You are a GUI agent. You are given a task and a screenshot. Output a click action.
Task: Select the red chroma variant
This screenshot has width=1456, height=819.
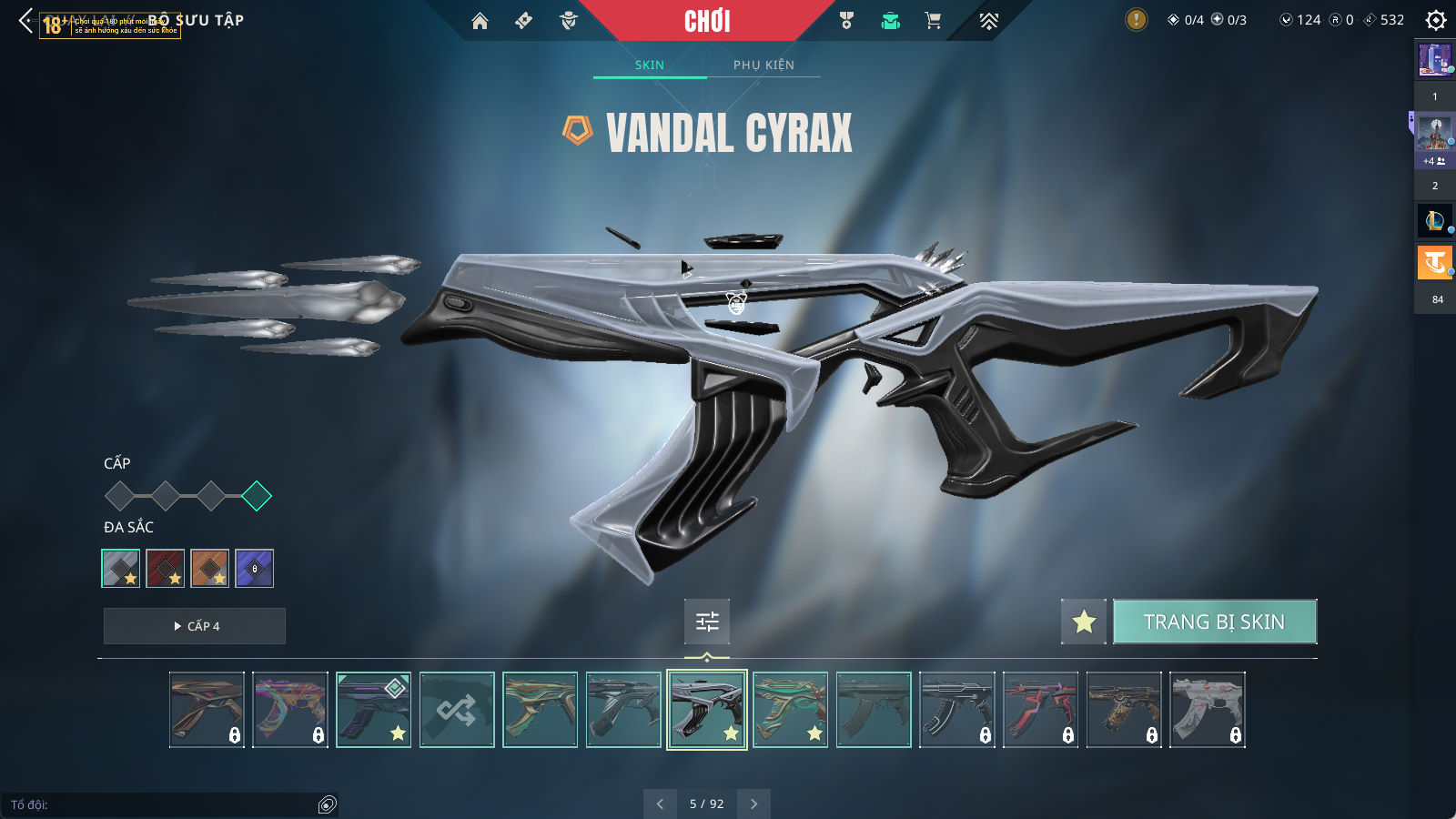tap(166, 569)
